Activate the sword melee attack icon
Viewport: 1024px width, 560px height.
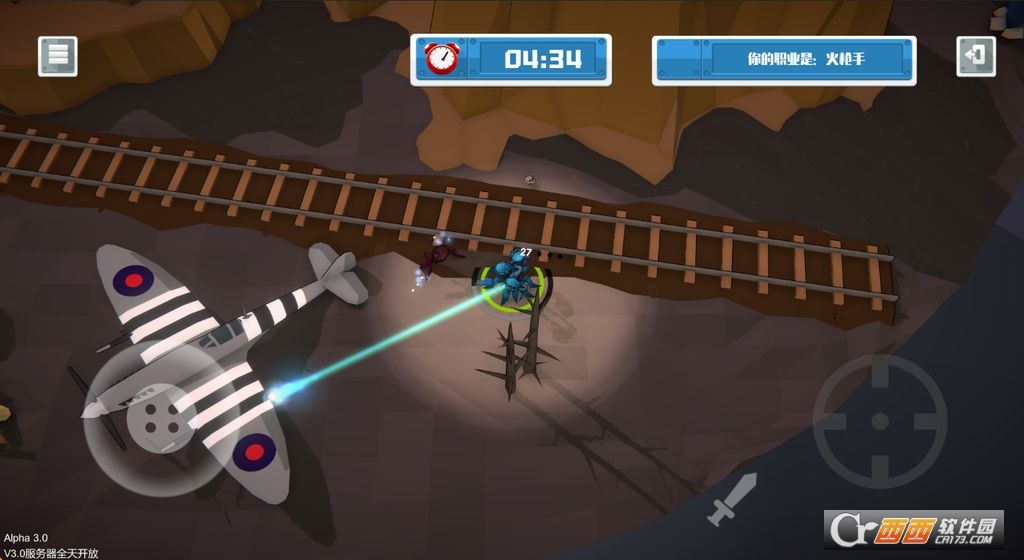(x=732, y=501)
